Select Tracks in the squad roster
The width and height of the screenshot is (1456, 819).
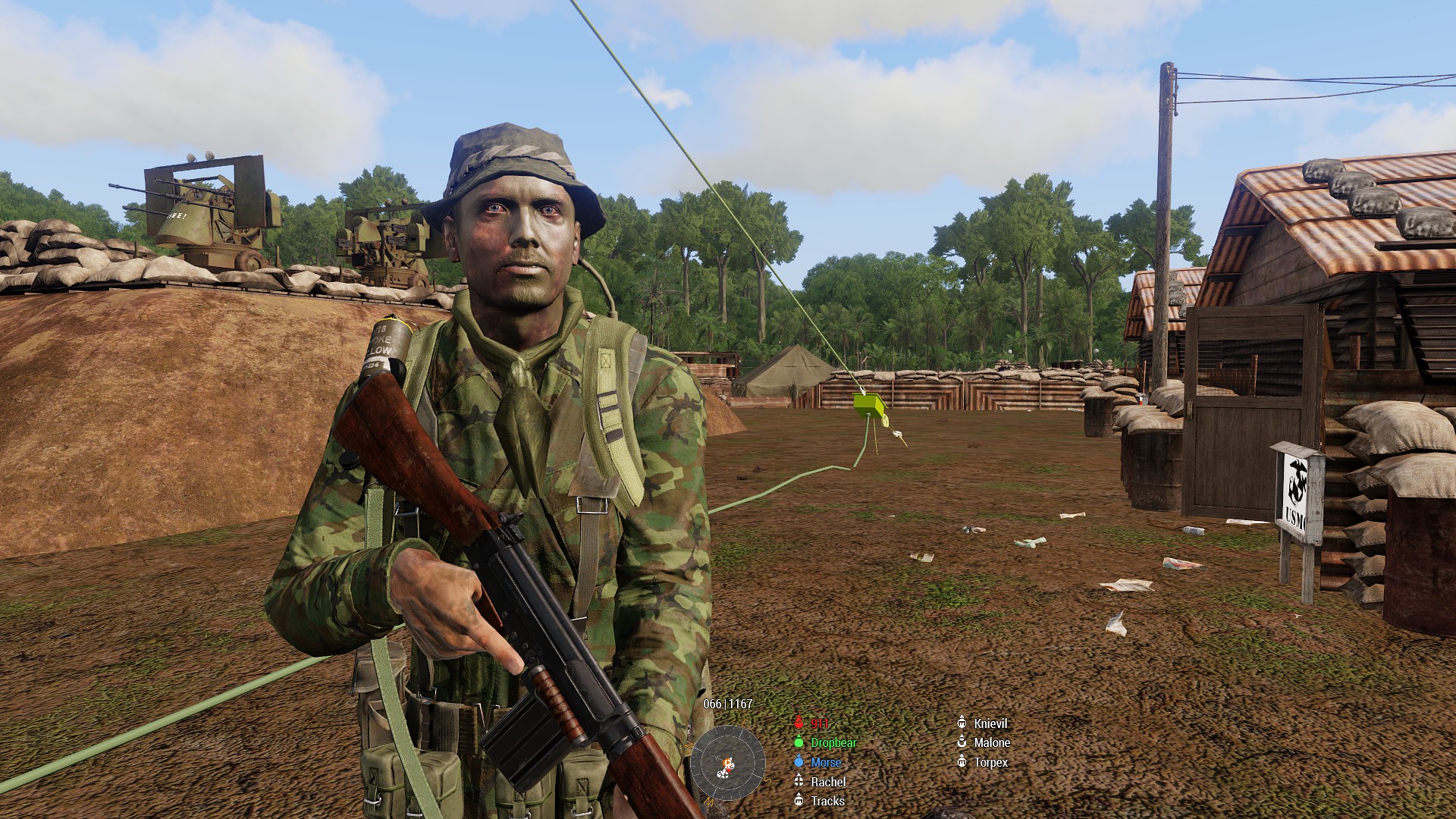coord(827,801)
